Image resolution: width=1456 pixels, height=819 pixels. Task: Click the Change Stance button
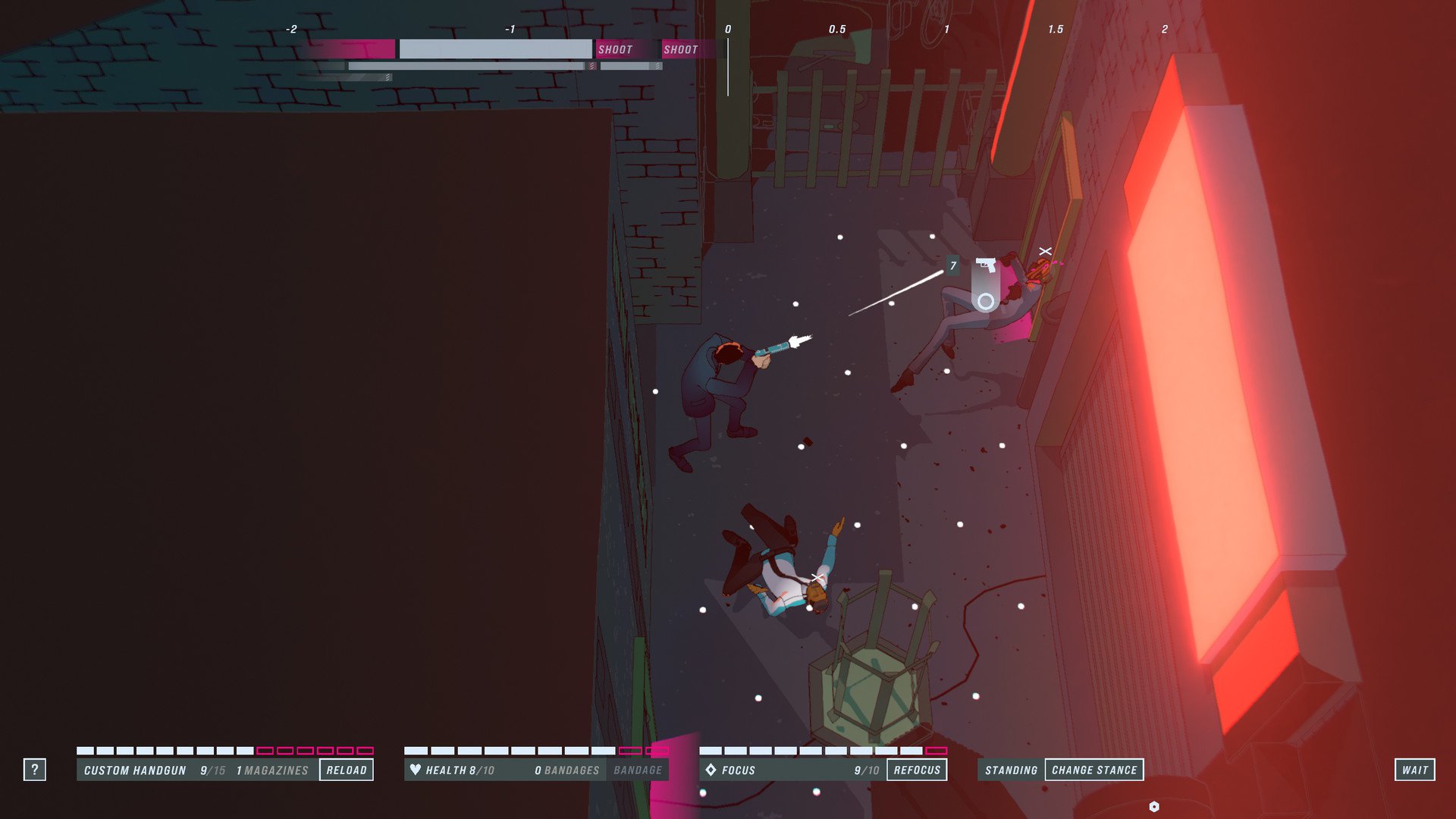pyautogui.click(x=1094, y=770)
